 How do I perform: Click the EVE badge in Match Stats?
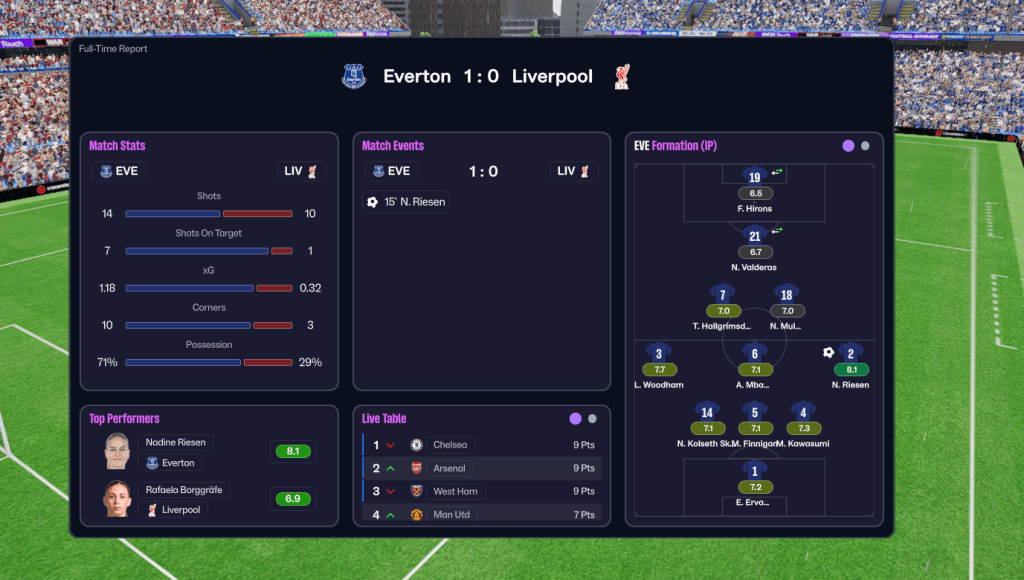pyautogui.click(x=117, y=171)
